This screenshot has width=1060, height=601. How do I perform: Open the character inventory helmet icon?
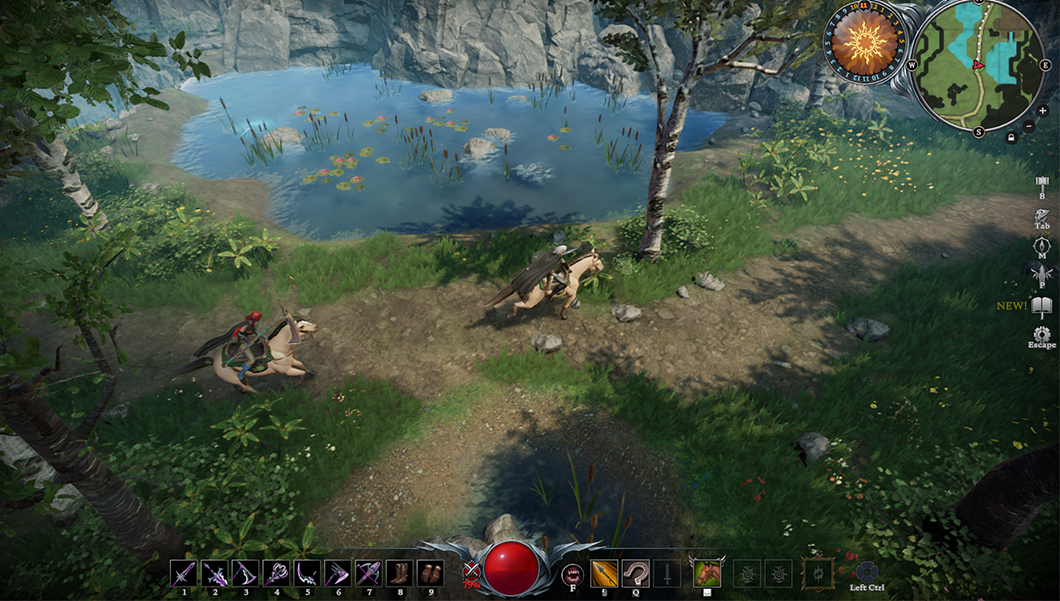click(x=1041, y=215)
